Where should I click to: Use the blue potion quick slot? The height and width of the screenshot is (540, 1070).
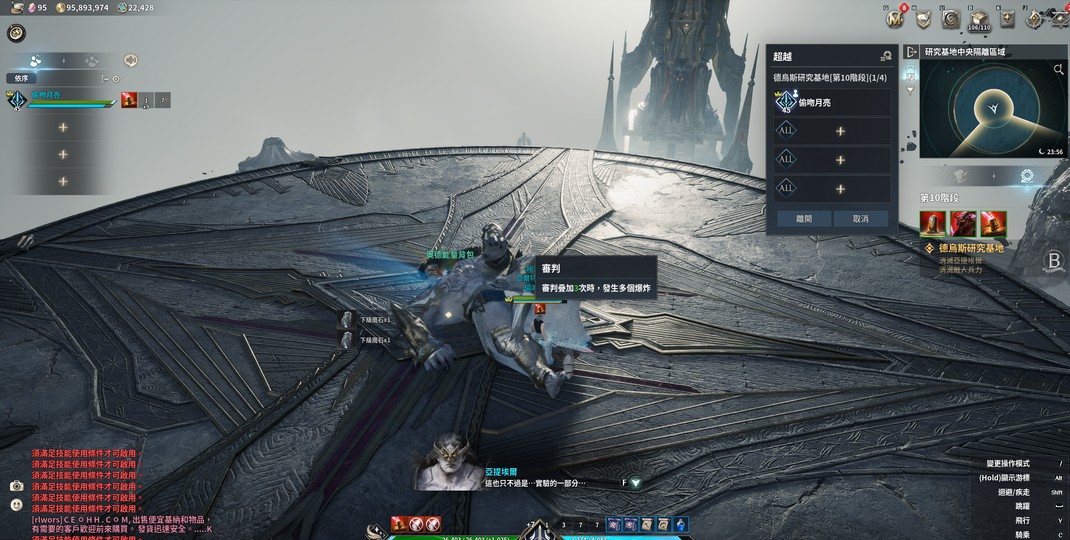click(x=680, y=524)
